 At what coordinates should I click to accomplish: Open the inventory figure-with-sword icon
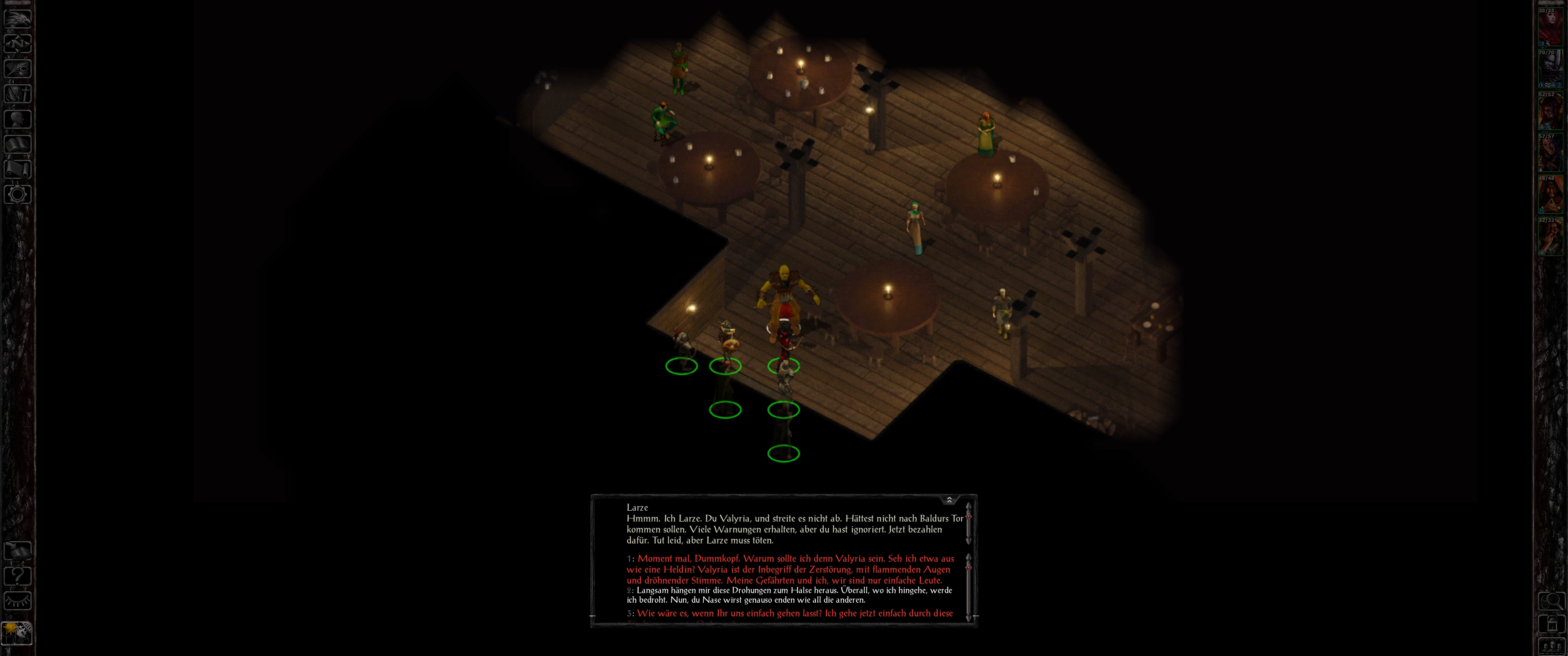click(18, 94)
